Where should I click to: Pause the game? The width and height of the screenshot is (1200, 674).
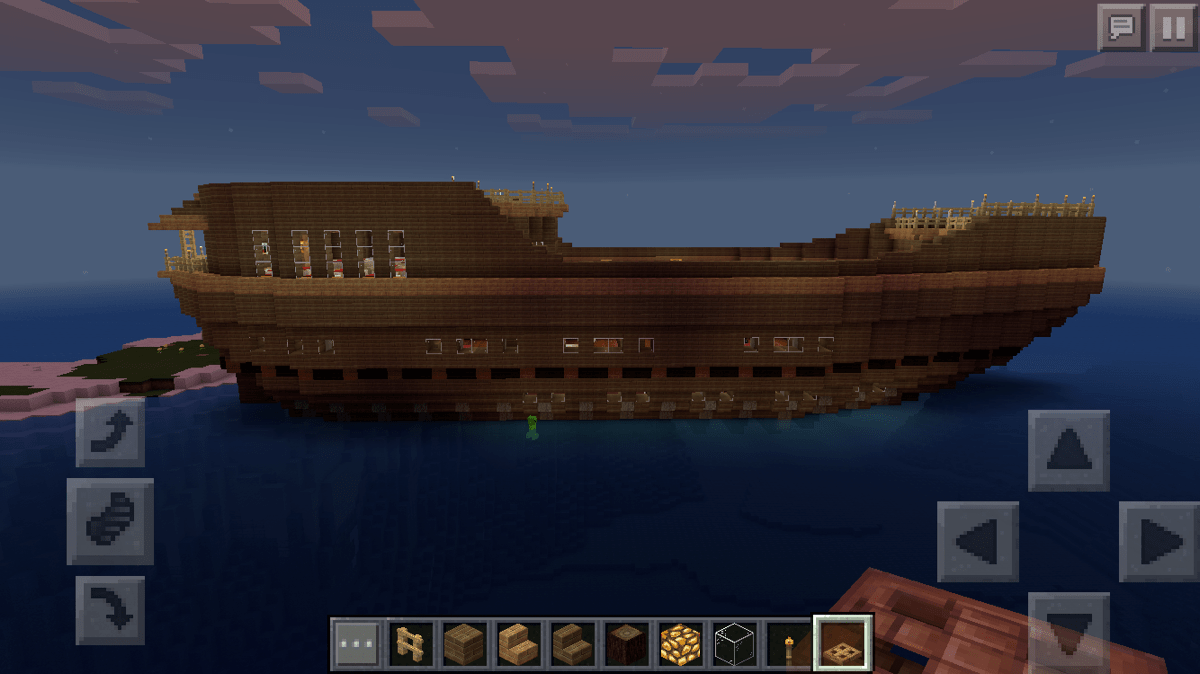click(x=1172, y=27)
